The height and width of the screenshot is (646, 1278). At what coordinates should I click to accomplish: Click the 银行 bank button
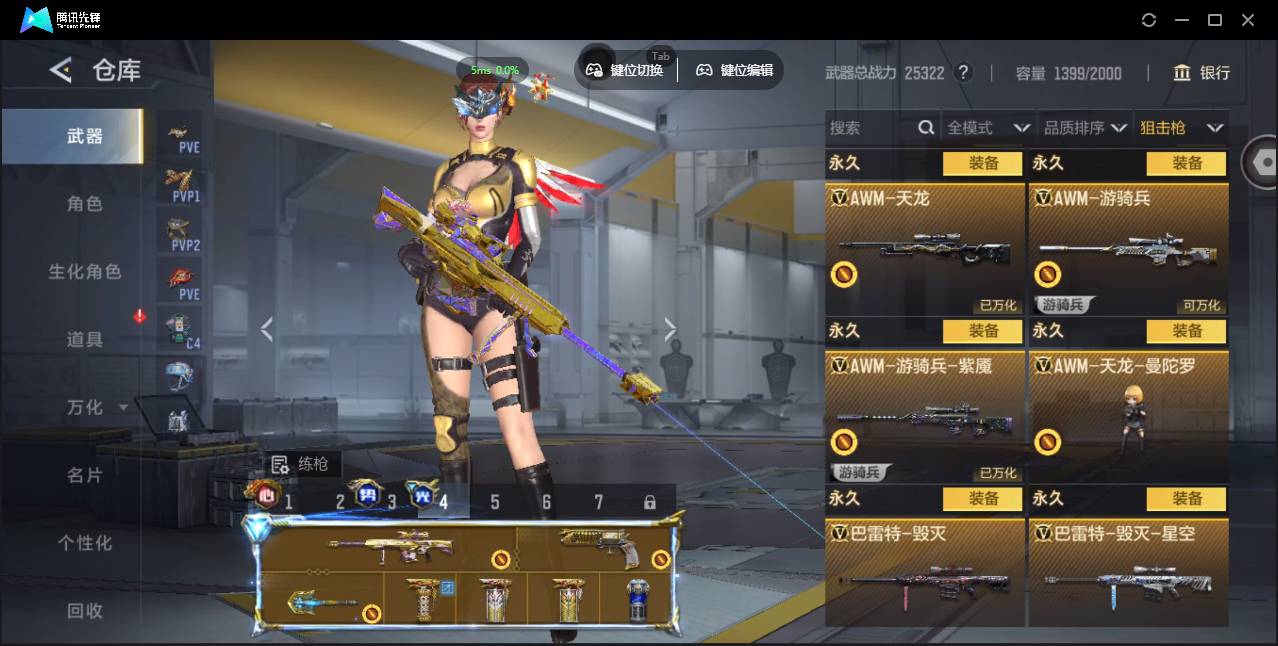coord(1202,73)
